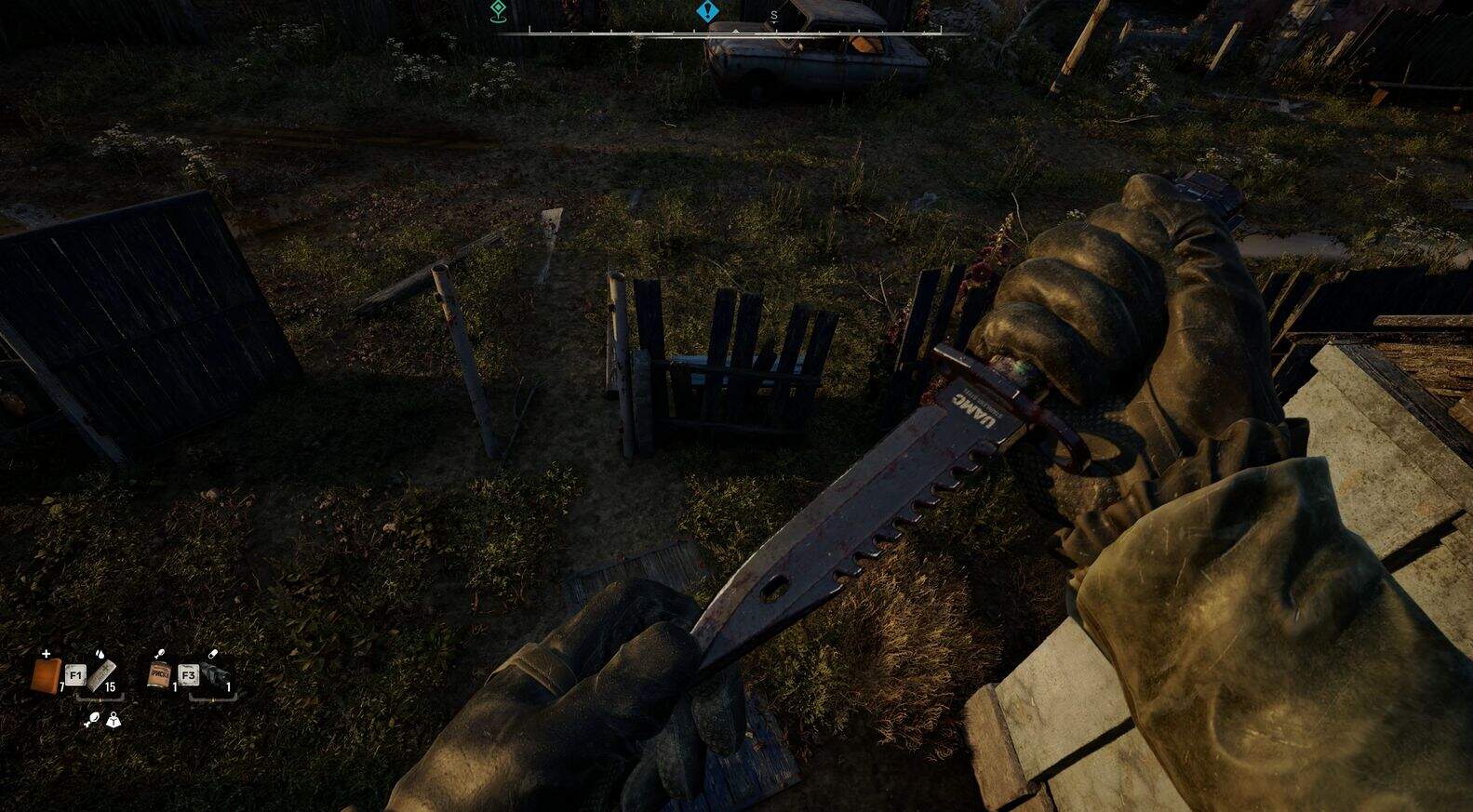Select the orange medkit quick slot

click(x=45, y=674)
